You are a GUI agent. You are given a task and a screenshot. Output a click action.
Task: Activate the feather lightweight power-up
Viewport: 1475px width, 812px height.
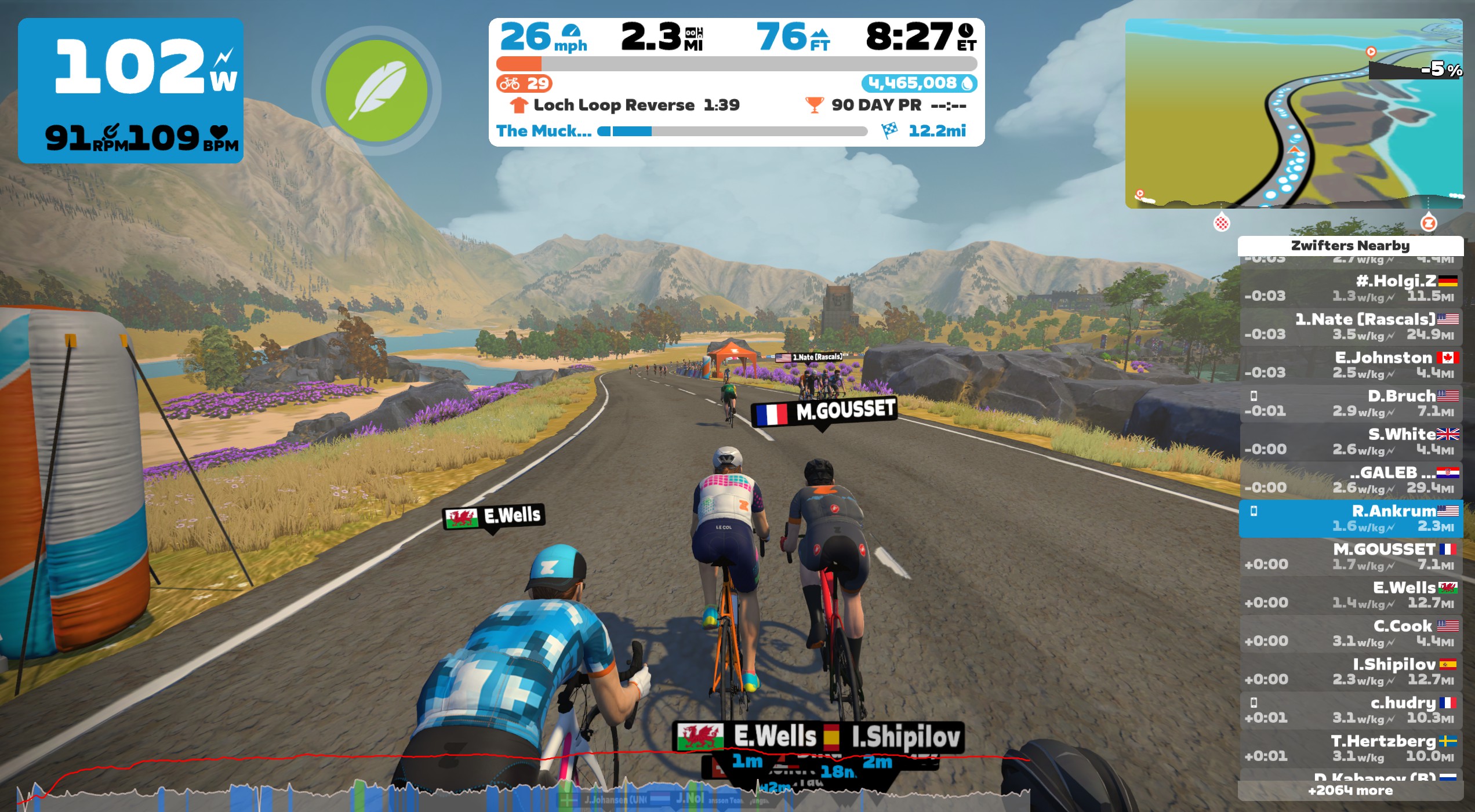[x=376, y=90]
